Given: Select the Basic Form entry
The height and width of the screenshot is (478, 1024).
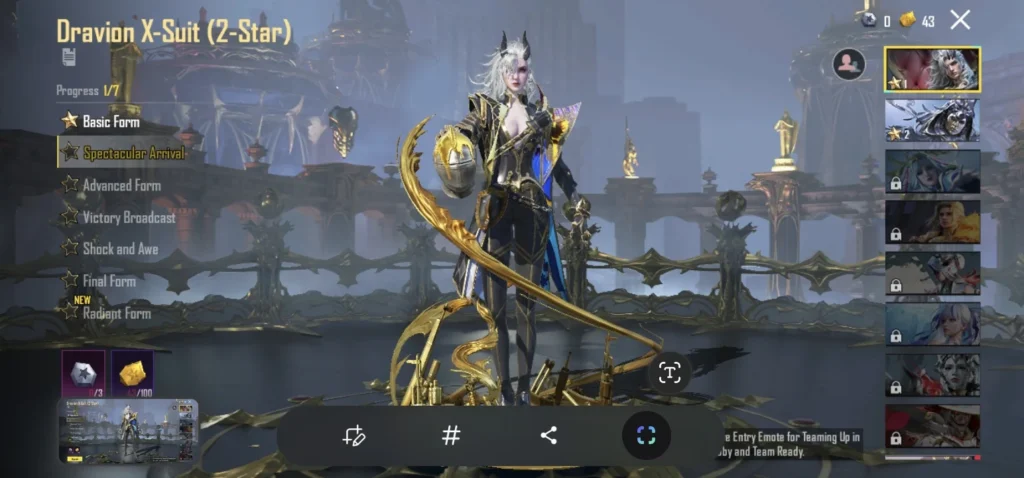Looking at the screenshot, I should [110, 122].
